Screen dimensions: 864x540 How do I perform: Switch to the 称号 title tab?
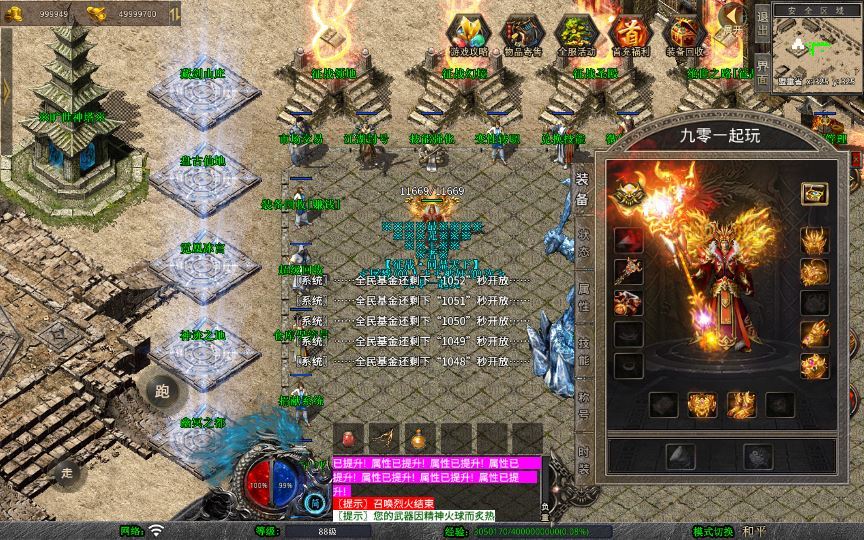582,406
